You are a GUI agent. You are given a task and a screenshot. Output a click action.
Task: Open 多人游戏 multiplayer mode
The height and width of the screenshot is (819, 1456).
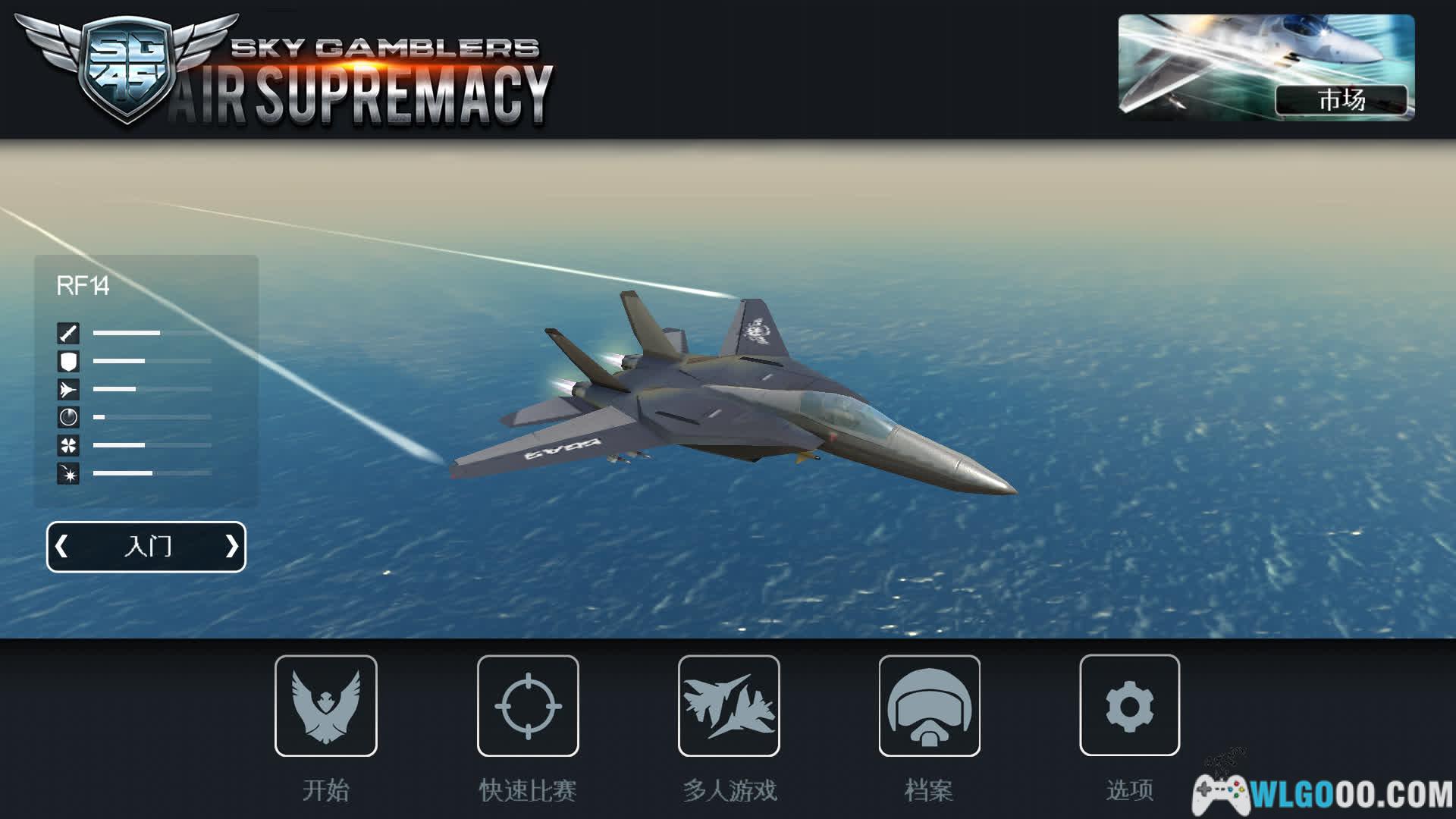point(729,706)
